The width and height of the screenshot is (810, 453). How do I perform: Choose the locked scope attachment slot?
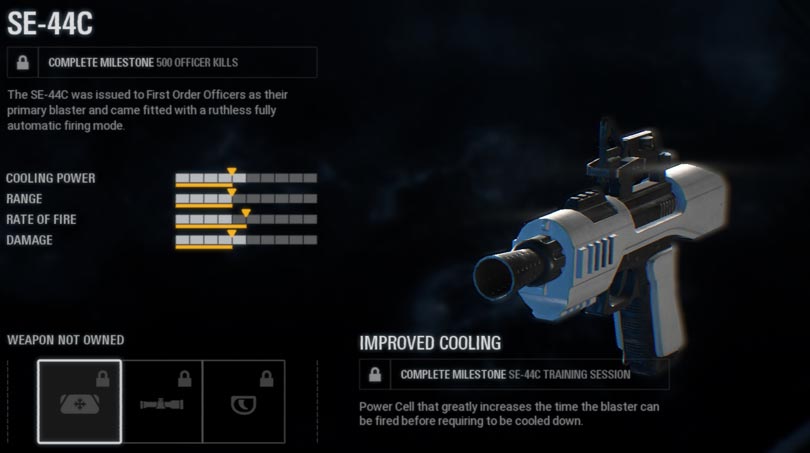pos(162,401)
